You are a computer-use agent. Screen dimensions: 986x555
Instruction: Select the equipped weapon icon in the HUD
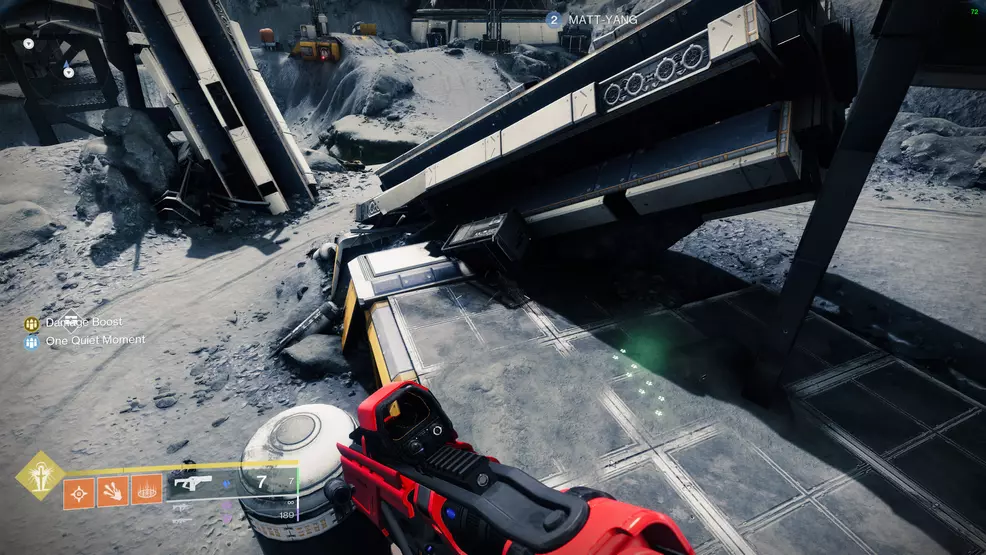[x=188, y=484]
